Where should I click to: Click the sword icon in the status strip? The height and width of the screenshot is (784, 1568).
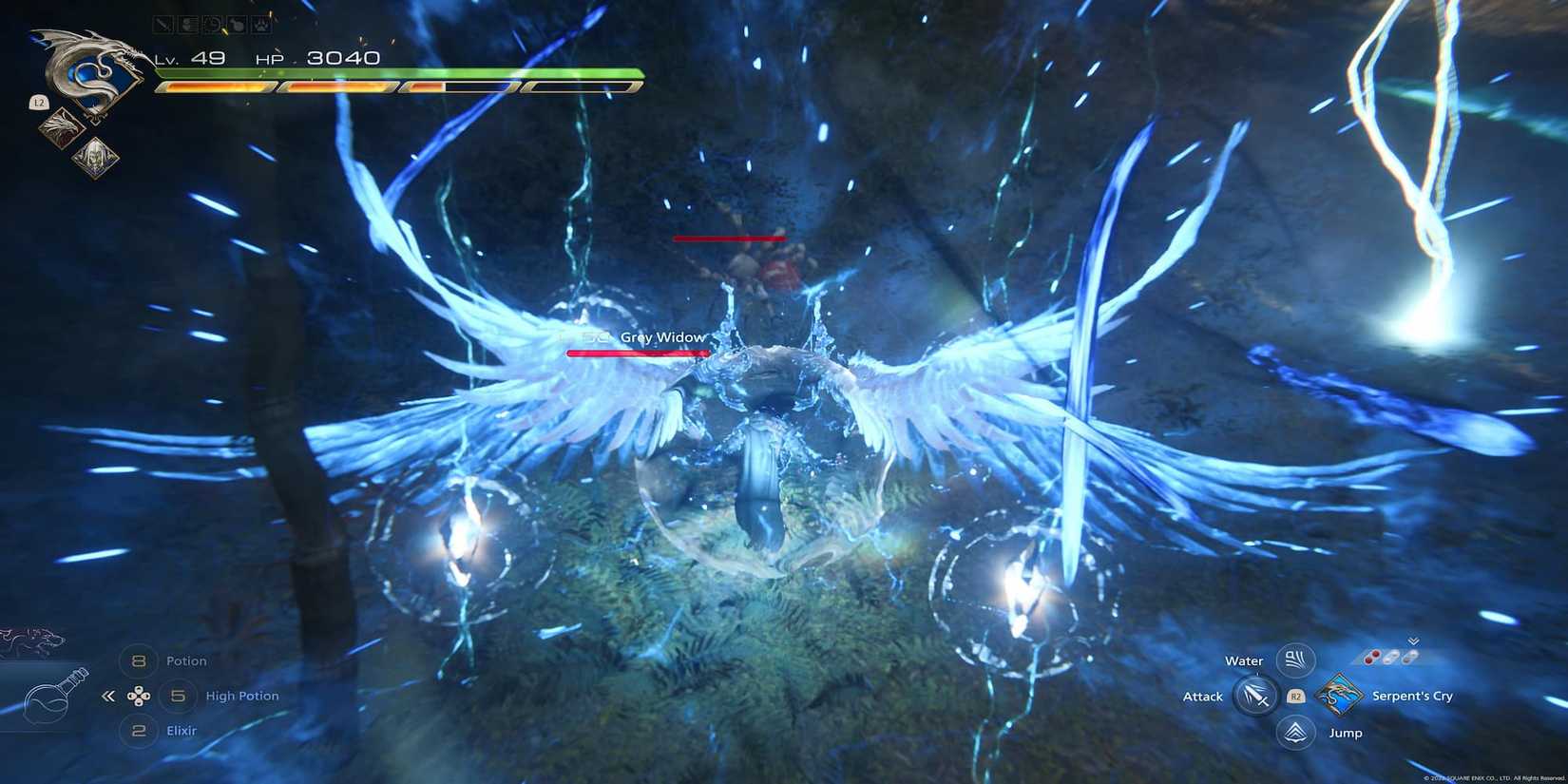[163, 23]
